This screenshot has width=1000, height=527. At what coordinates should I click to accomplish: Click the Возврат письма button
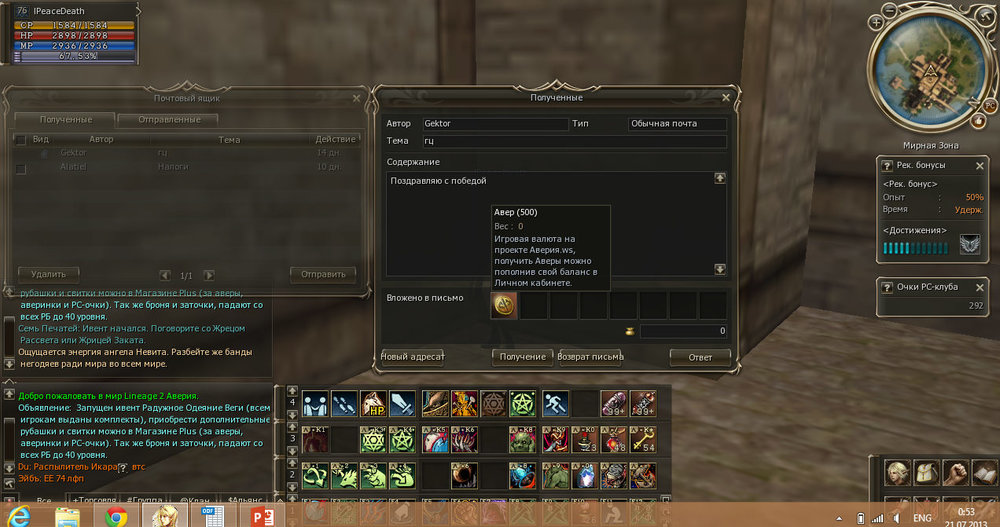[590, 356]
